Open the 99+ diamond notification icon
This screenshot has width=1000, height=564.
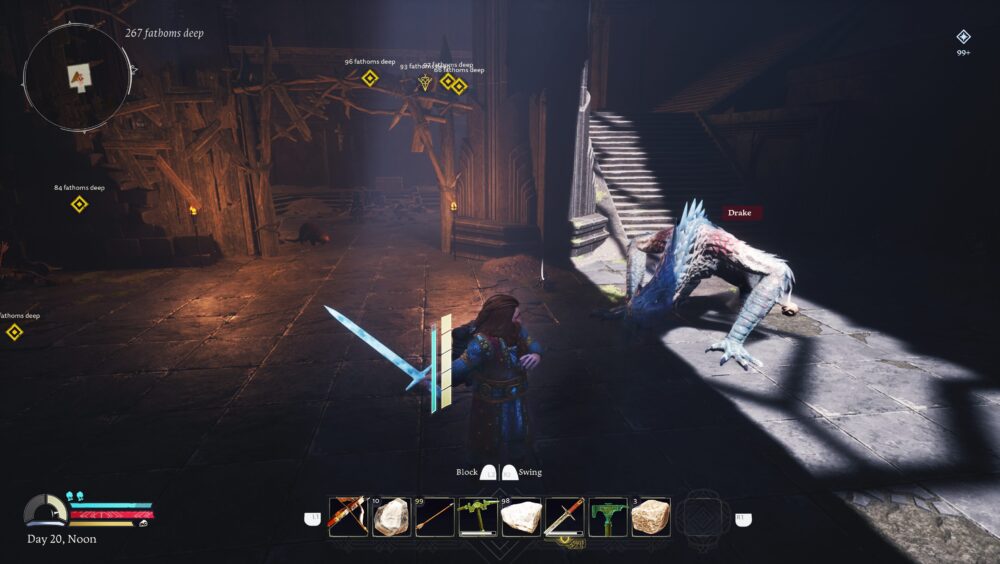pyautogui.click(x=963, y=37)
